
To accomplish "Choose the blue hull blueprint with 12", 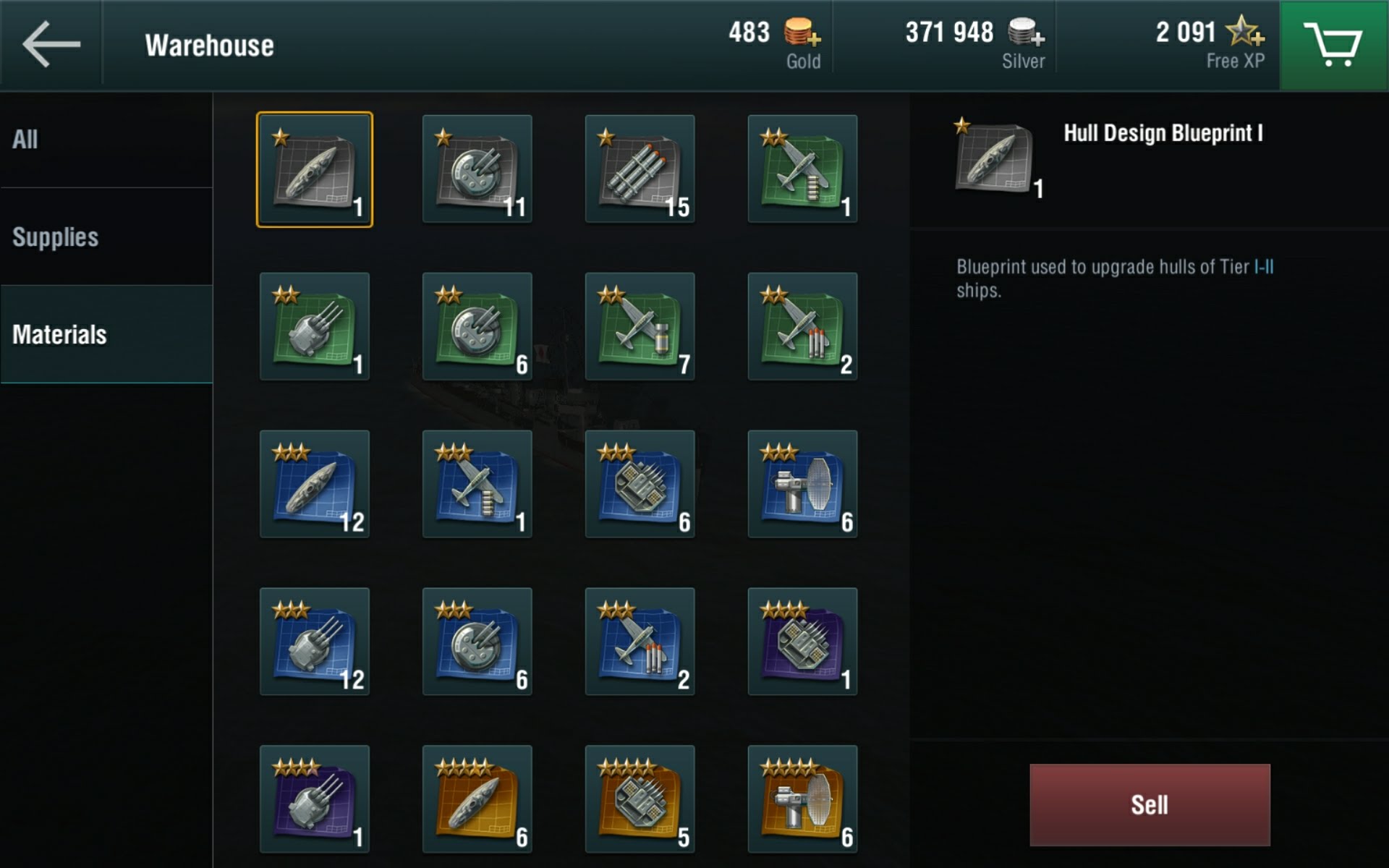I will click(x=315, y=484).
